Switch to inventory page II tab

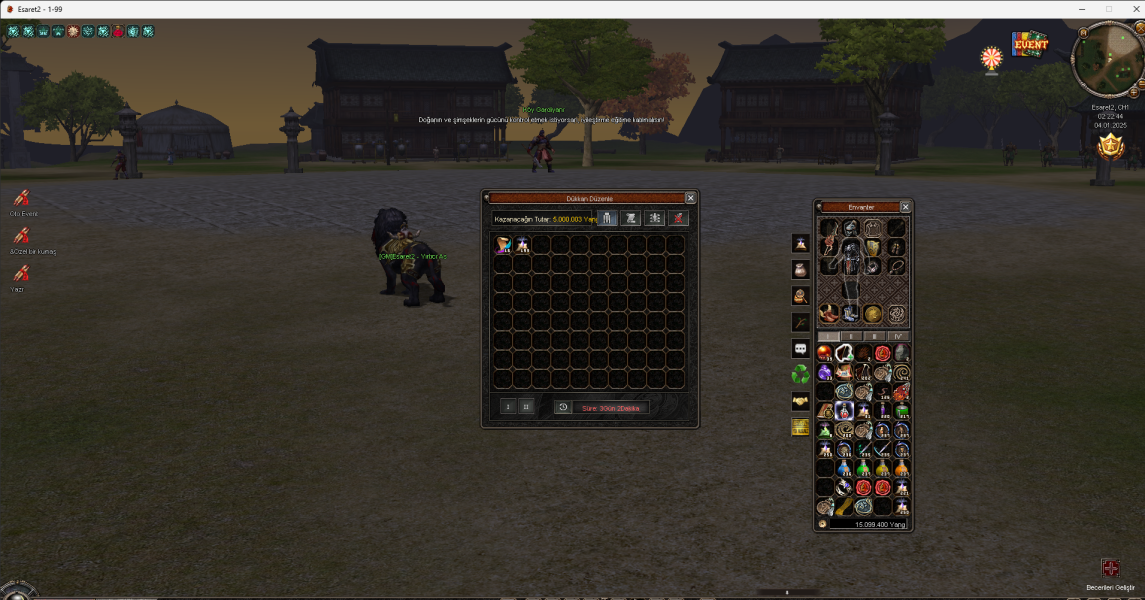click(x=850, y=336)
